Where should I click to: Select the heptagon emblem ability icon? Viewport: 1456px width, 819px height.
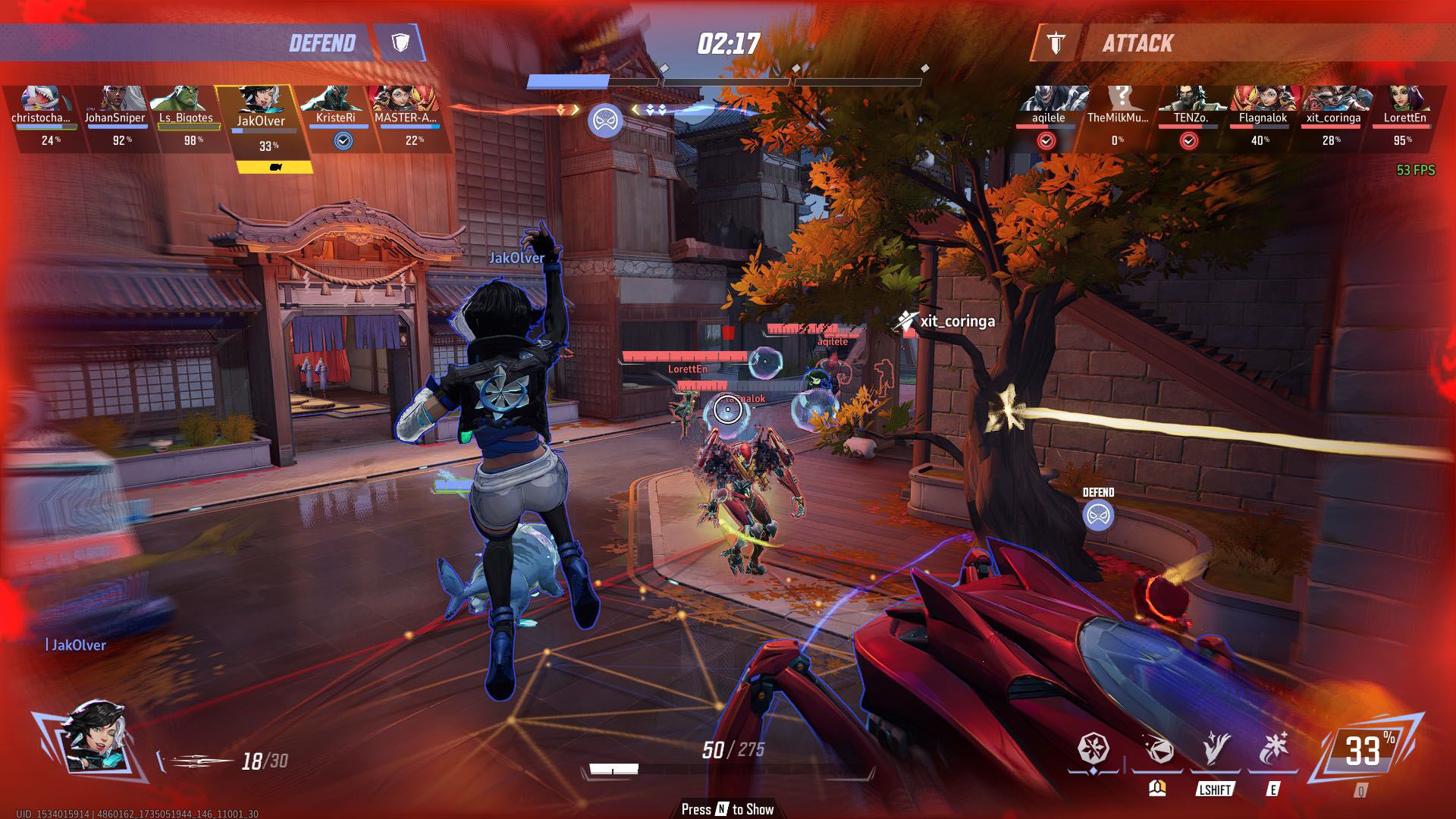[1094, 749]
